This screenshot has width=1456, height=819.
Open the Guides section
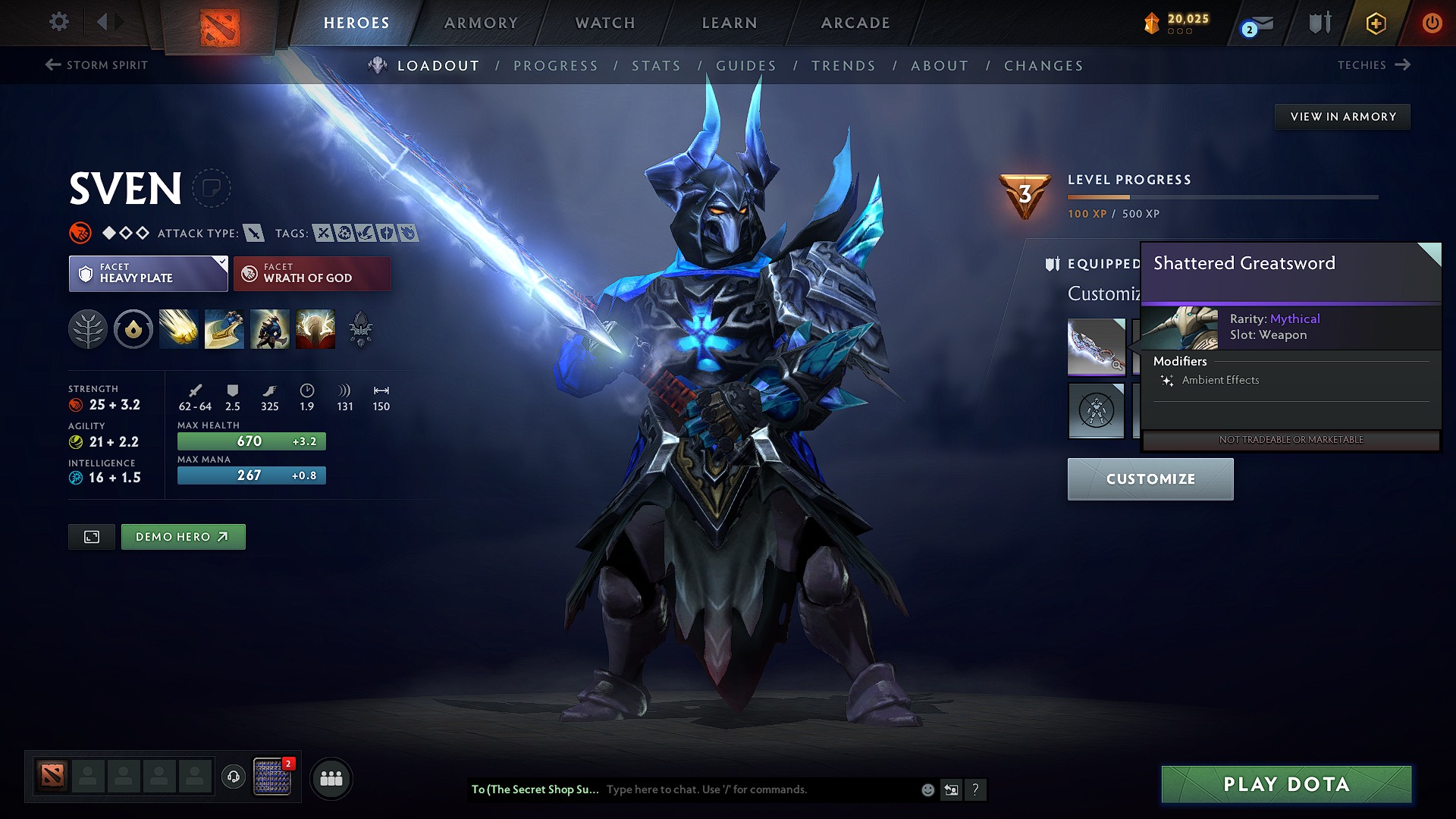pos(746,66)
